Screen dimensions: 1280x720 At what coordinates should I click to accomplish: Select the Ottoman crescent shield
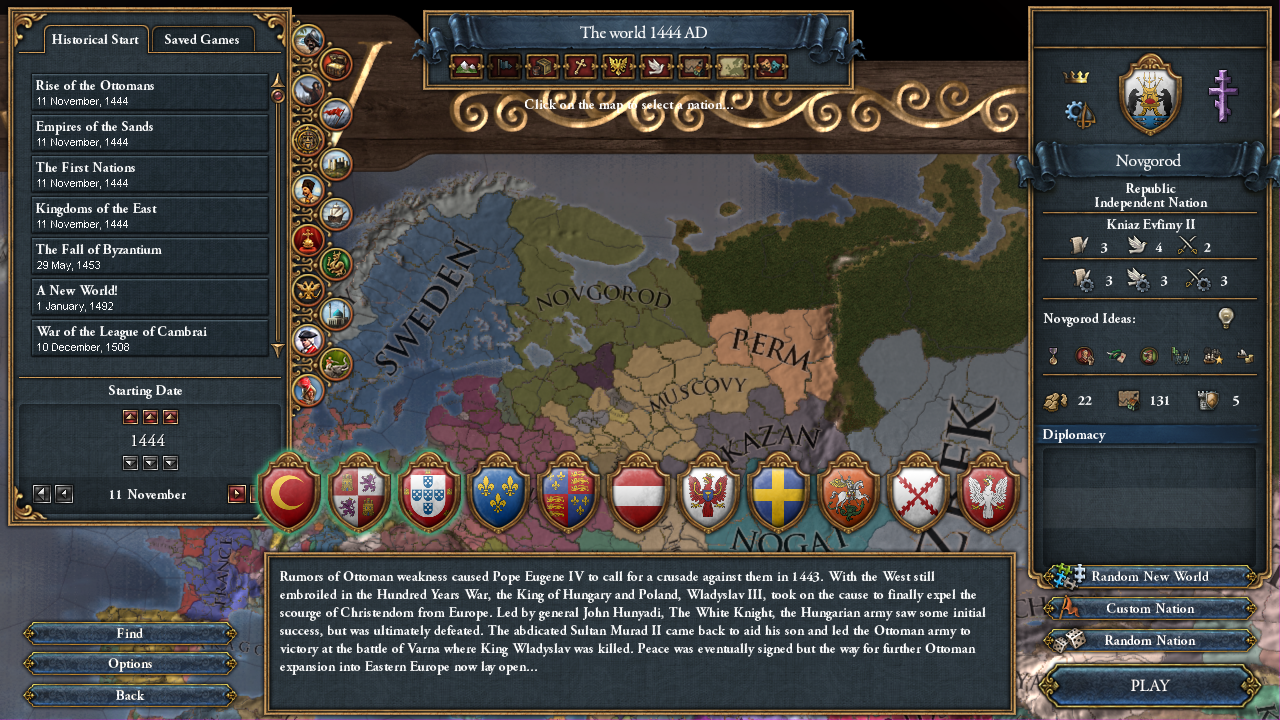coord(290,493)
